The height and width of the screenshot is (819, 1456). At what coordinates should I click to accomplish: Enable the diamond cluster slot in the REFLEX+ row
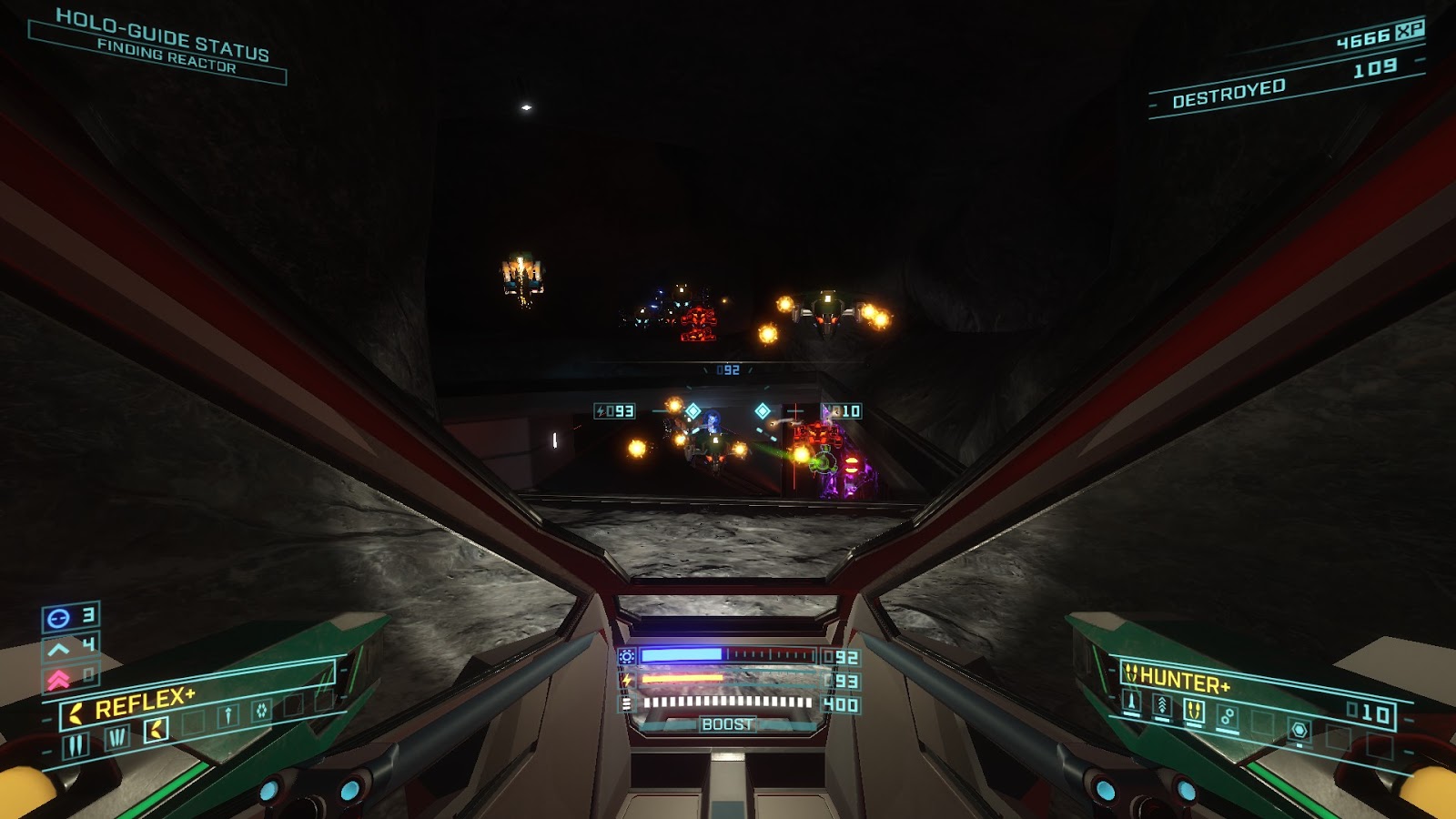tap(261, 709)
